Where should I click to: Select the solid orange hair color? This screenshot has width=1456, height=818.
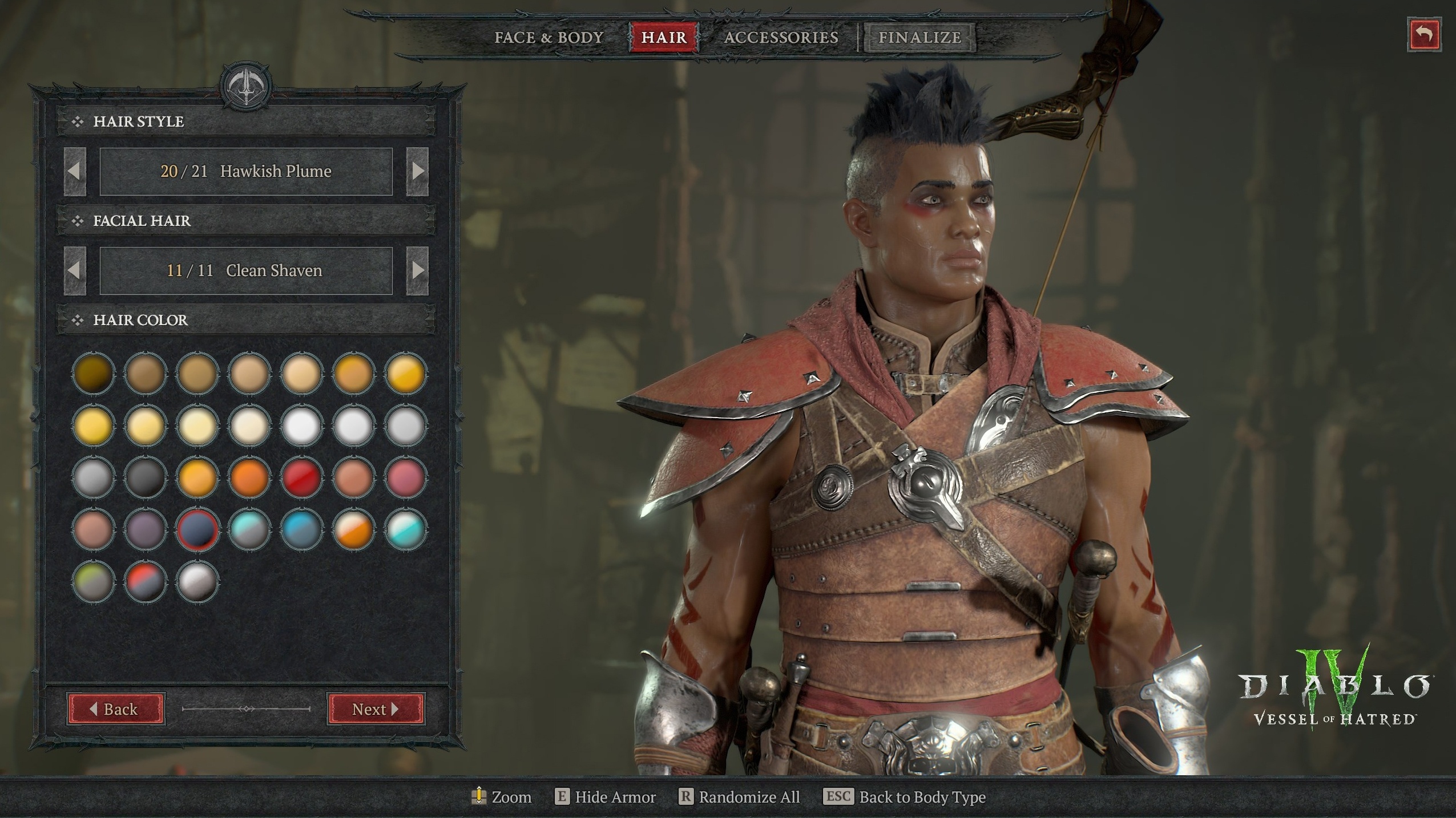[x=249, y=477]
